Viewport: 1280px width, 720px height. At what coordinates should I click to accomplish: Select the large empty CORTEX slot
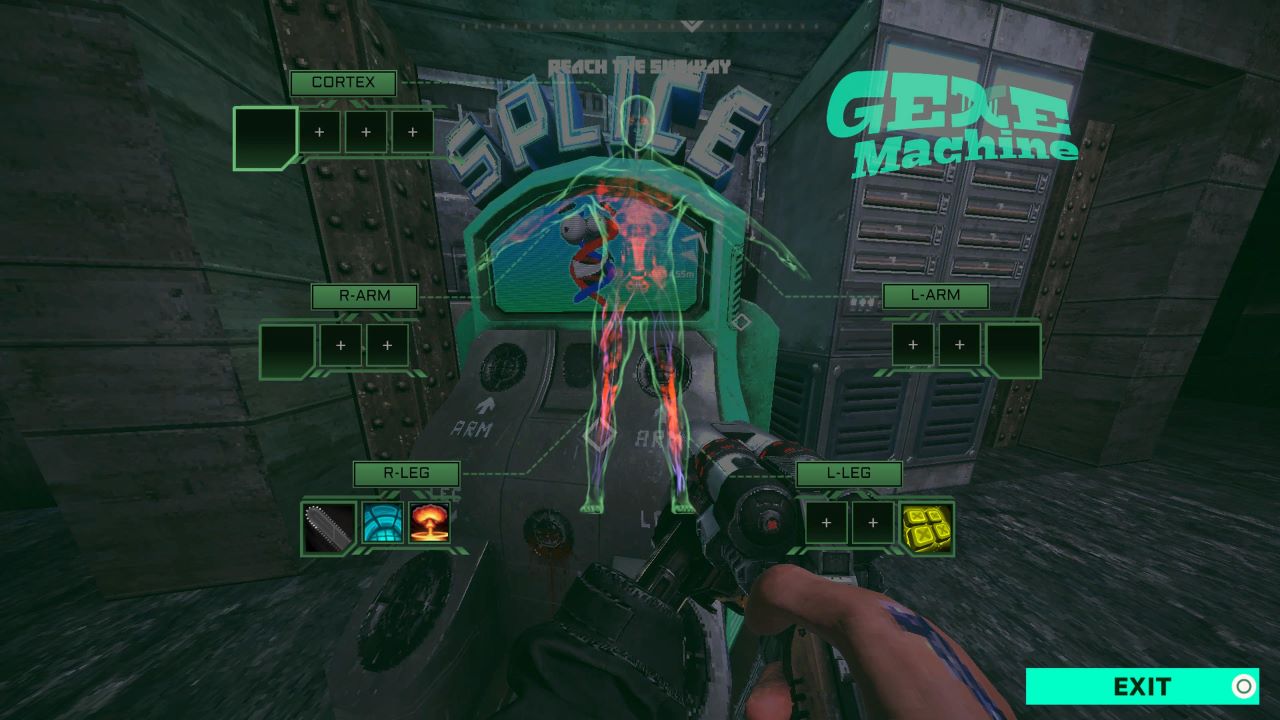point(265,136)
